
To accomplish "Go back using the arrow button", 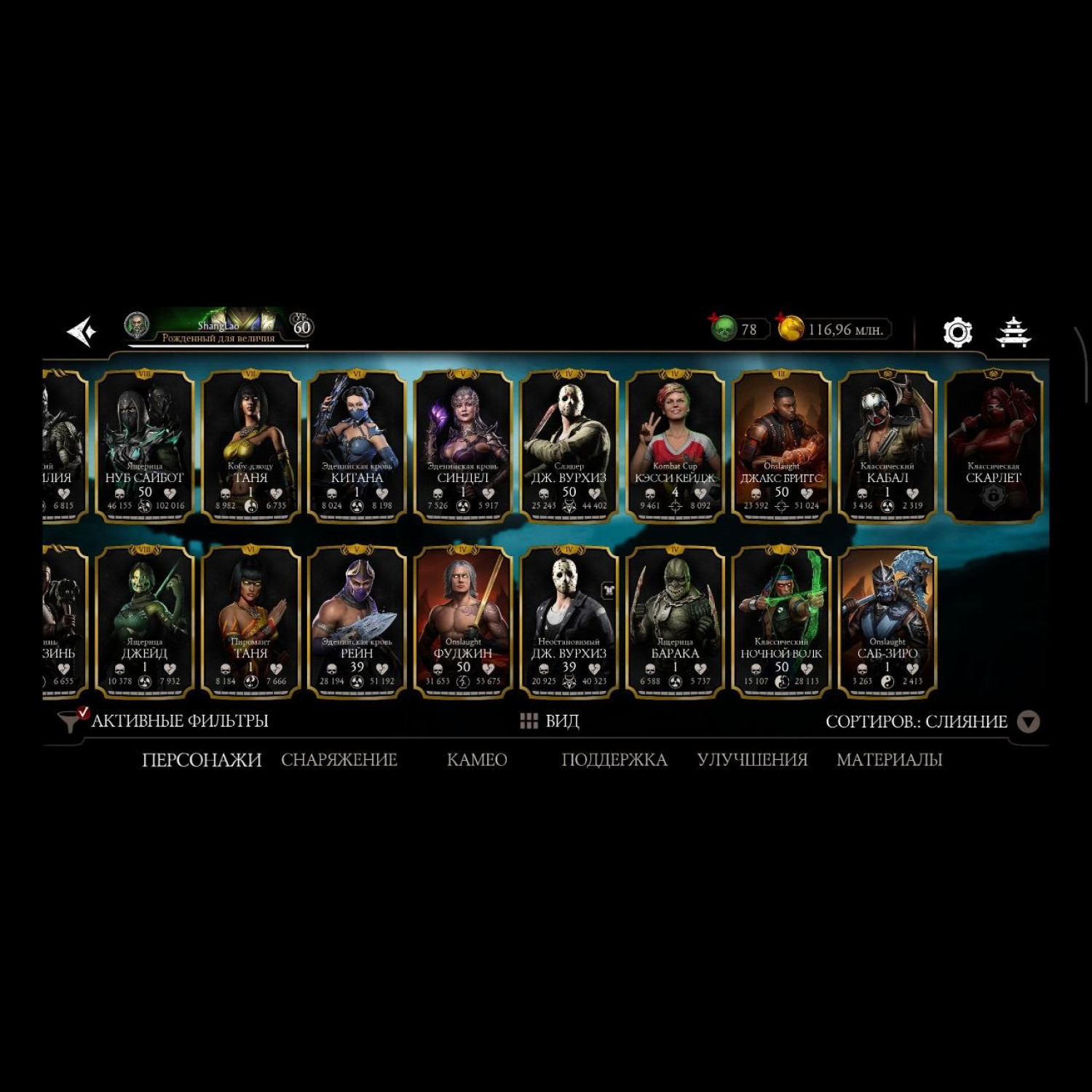I will coord(82,331).
